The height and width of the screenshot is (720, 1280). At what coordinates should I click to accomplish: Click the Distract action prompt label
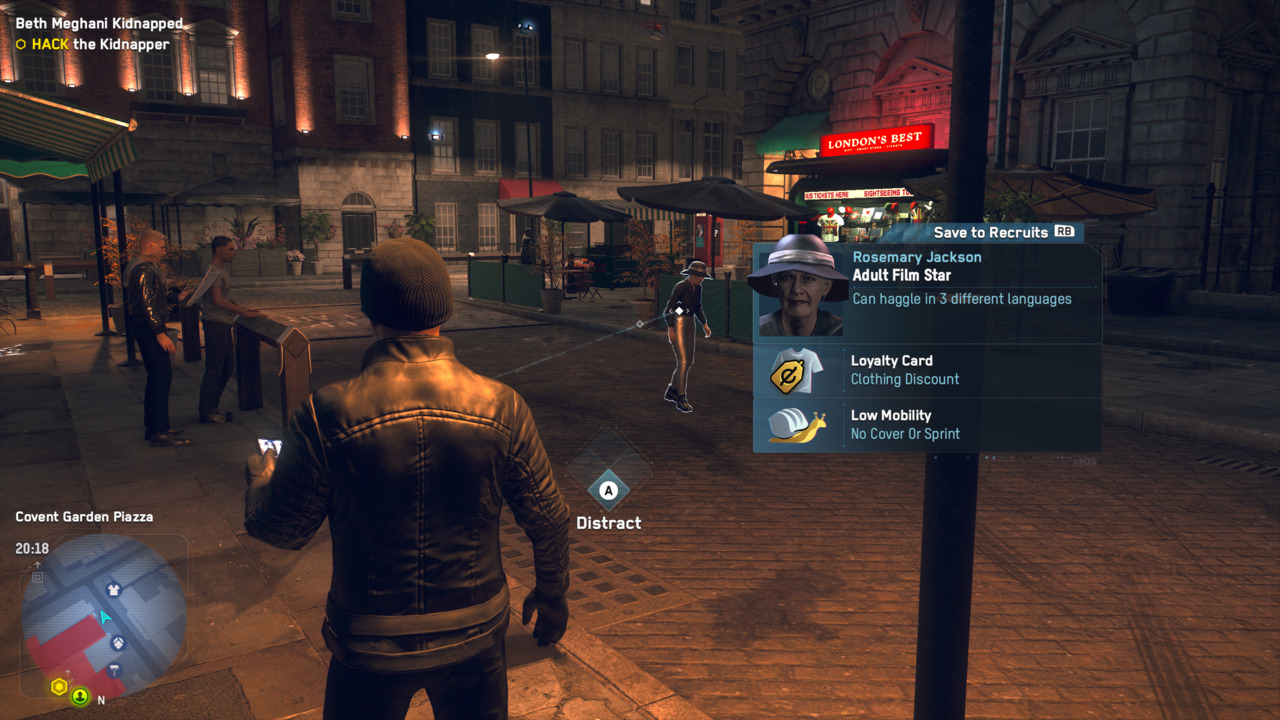pos(608,523)
